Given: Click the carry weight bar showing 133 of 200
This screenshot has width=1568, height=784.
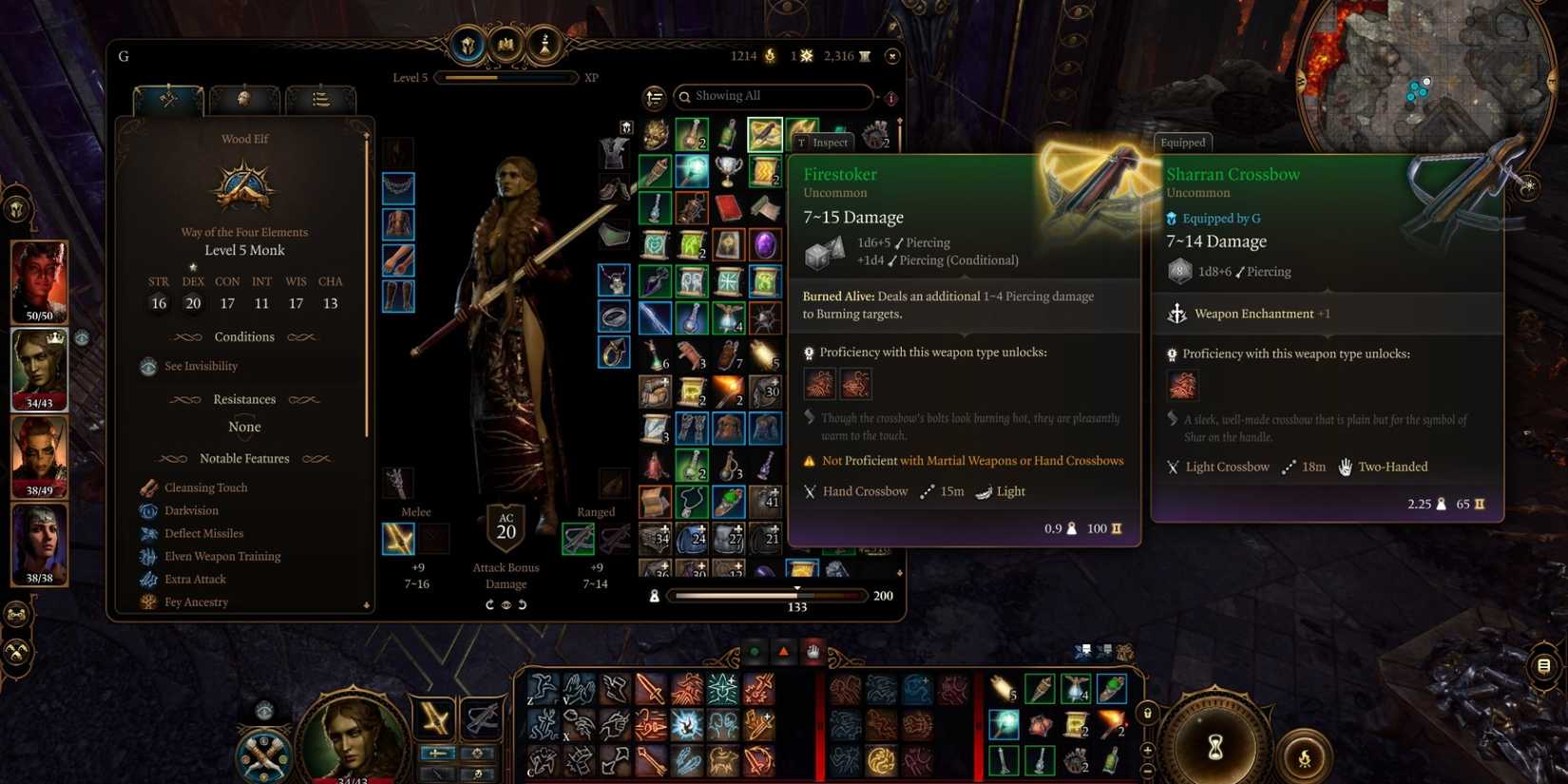Looking at the screenshot, I should coord(770,596).
